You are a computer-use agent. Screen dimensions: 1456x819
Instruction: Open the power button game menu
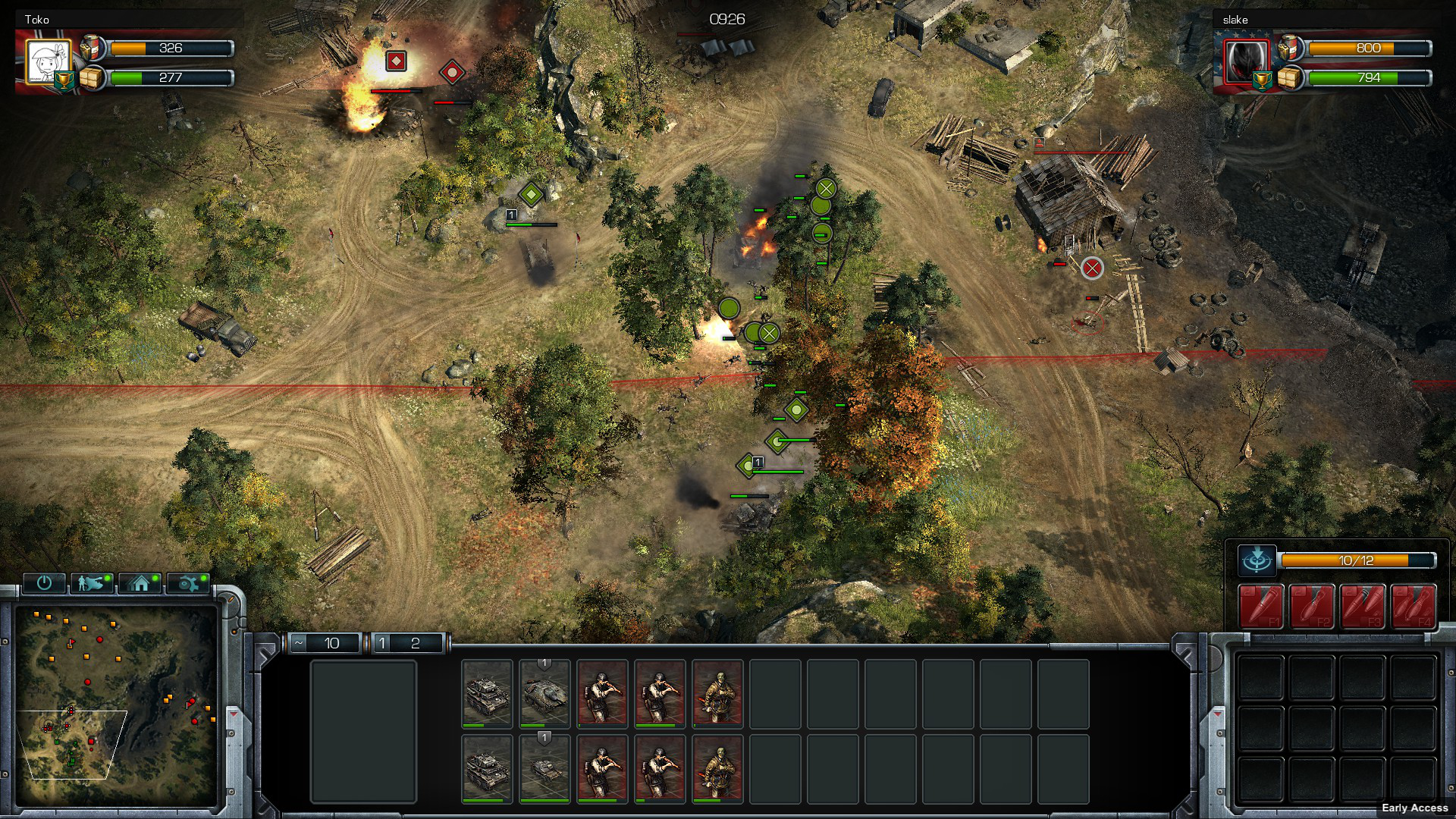(x=44, y=582)
